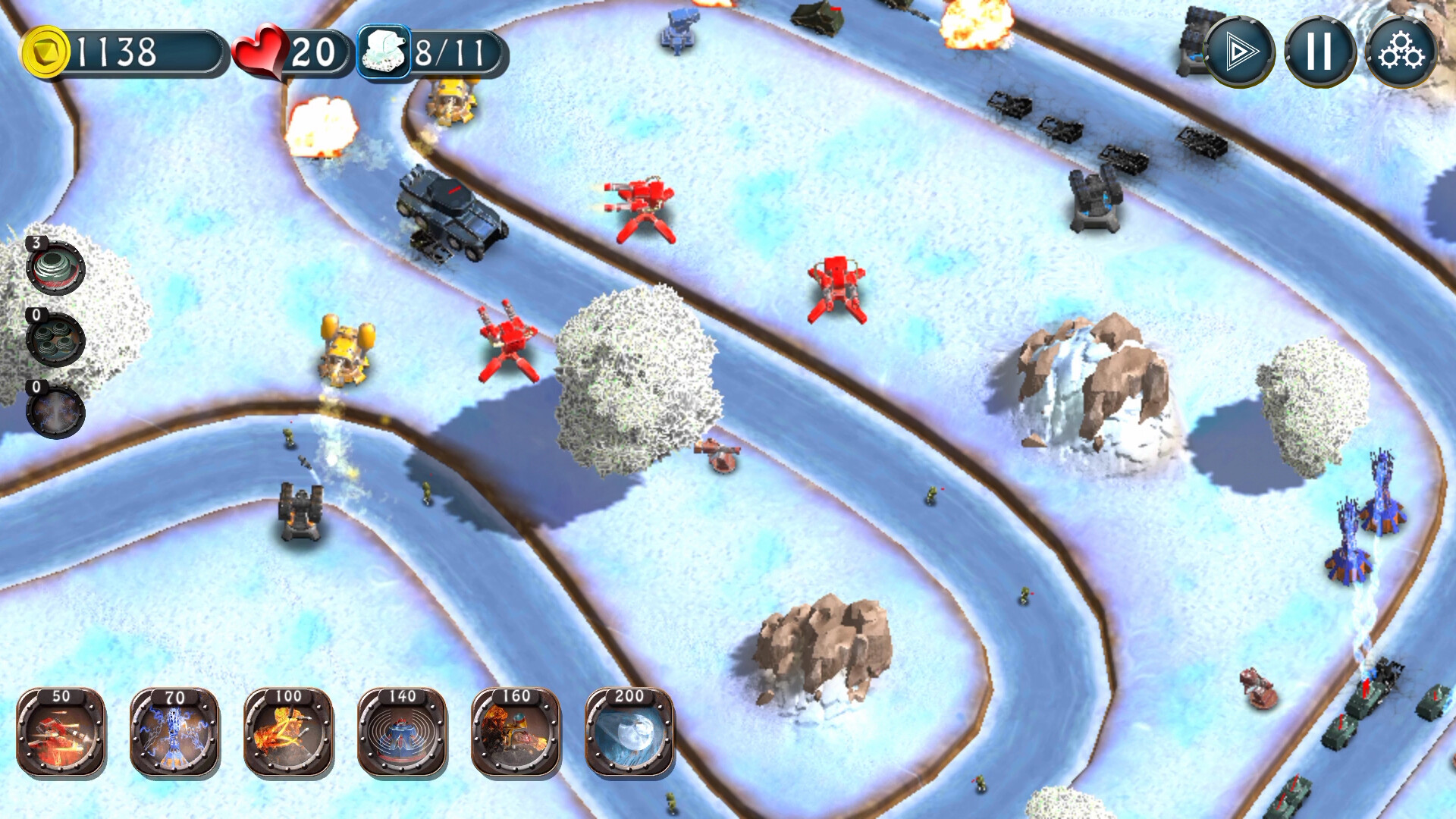
Task: Pause the game
Action: coord(1320,52)
